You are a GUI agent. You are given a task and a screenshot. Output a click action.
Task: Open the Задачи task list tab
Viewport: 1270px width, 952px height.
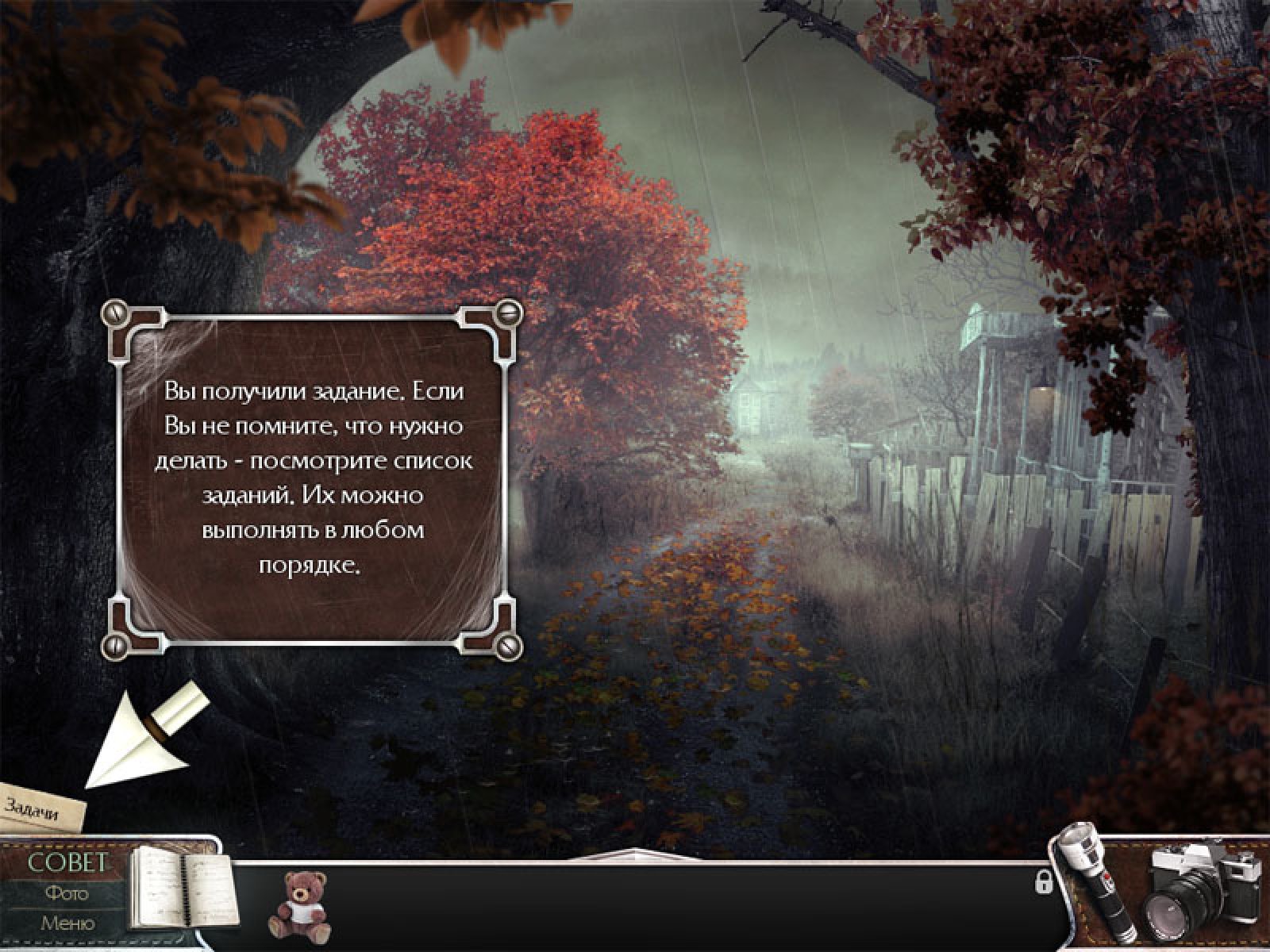pos(40,808)
